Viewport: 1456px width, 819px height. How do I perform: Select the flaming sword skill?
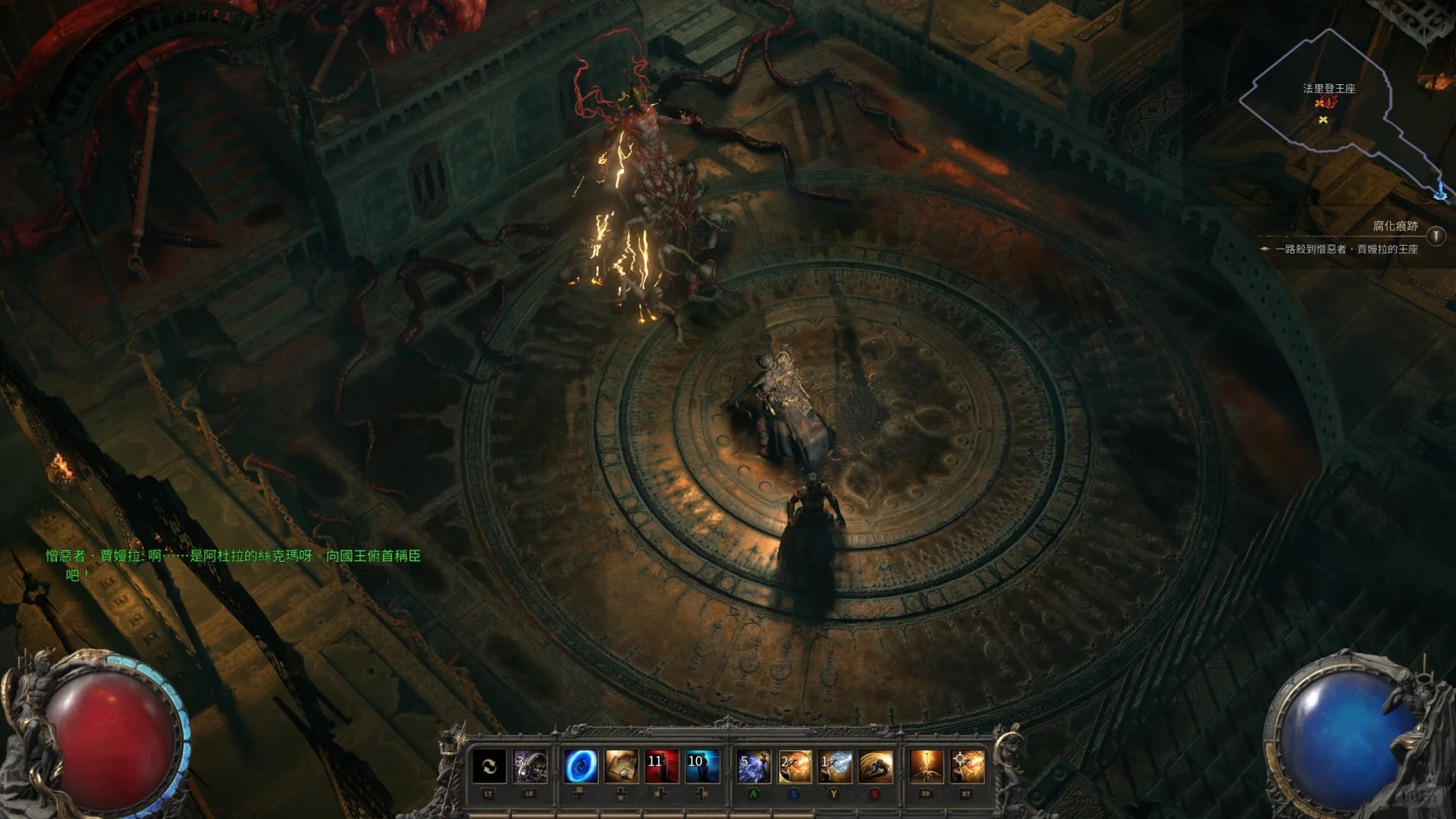tap(926, 767)
